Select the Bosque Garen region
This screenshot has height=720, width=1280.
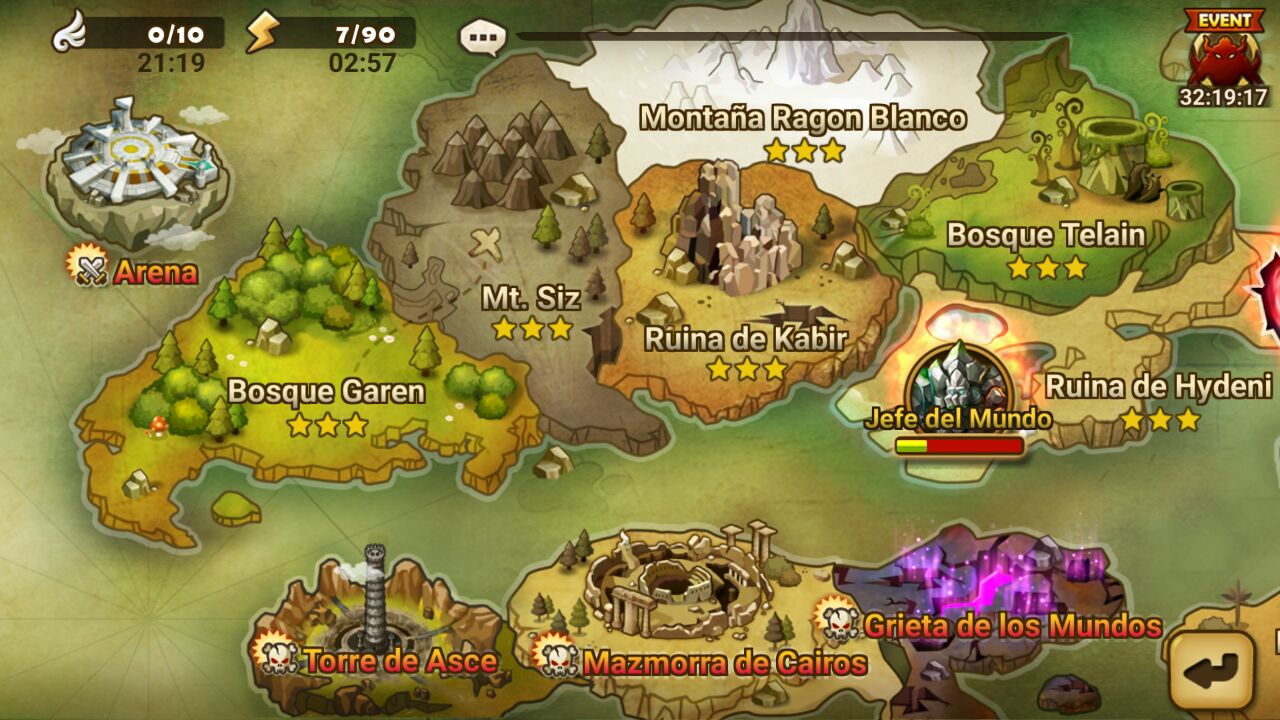pyautogui.click(x=325, y=390)
